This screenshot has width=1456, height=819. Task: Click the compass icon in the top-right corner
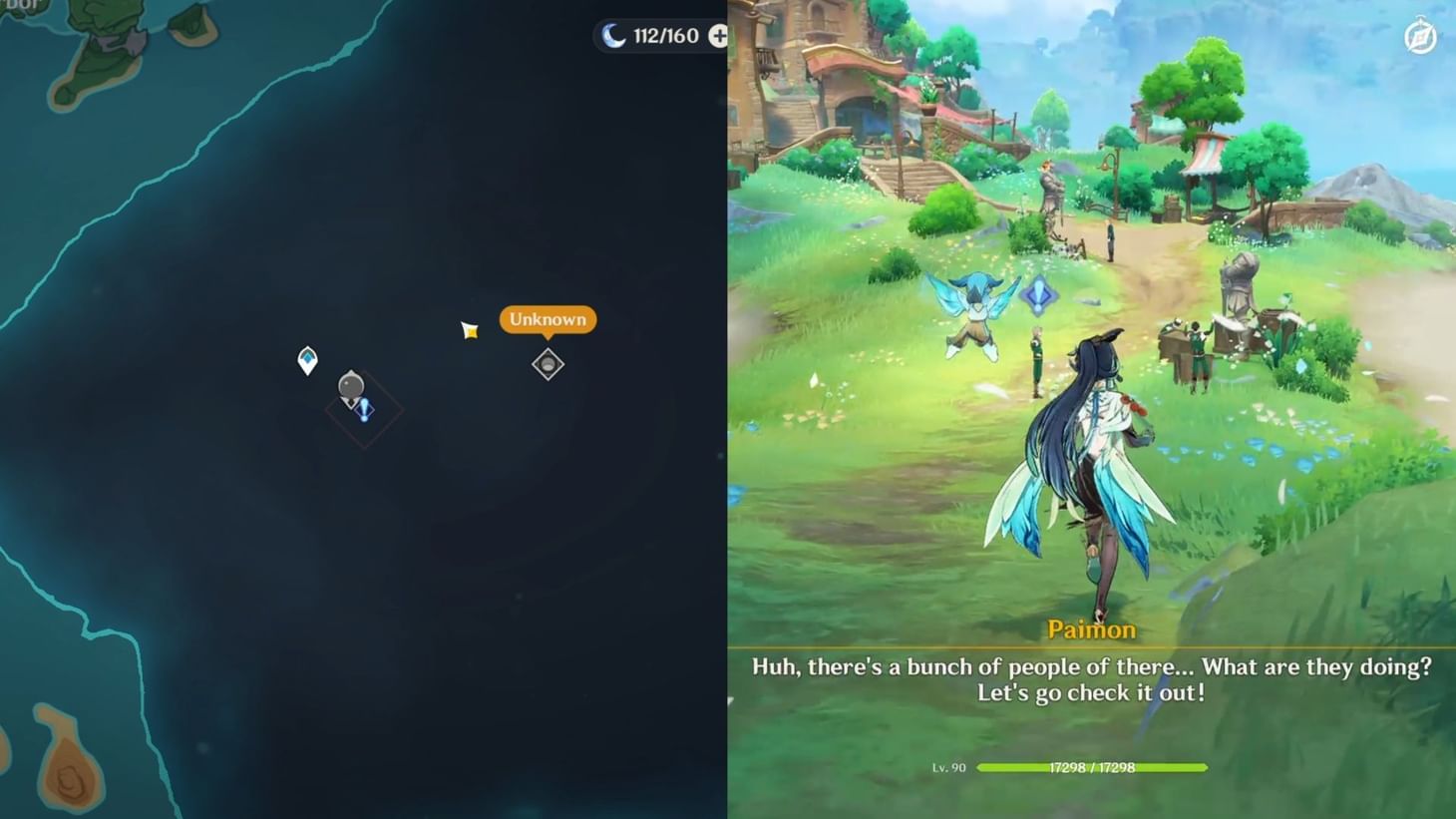[1420, 36]
